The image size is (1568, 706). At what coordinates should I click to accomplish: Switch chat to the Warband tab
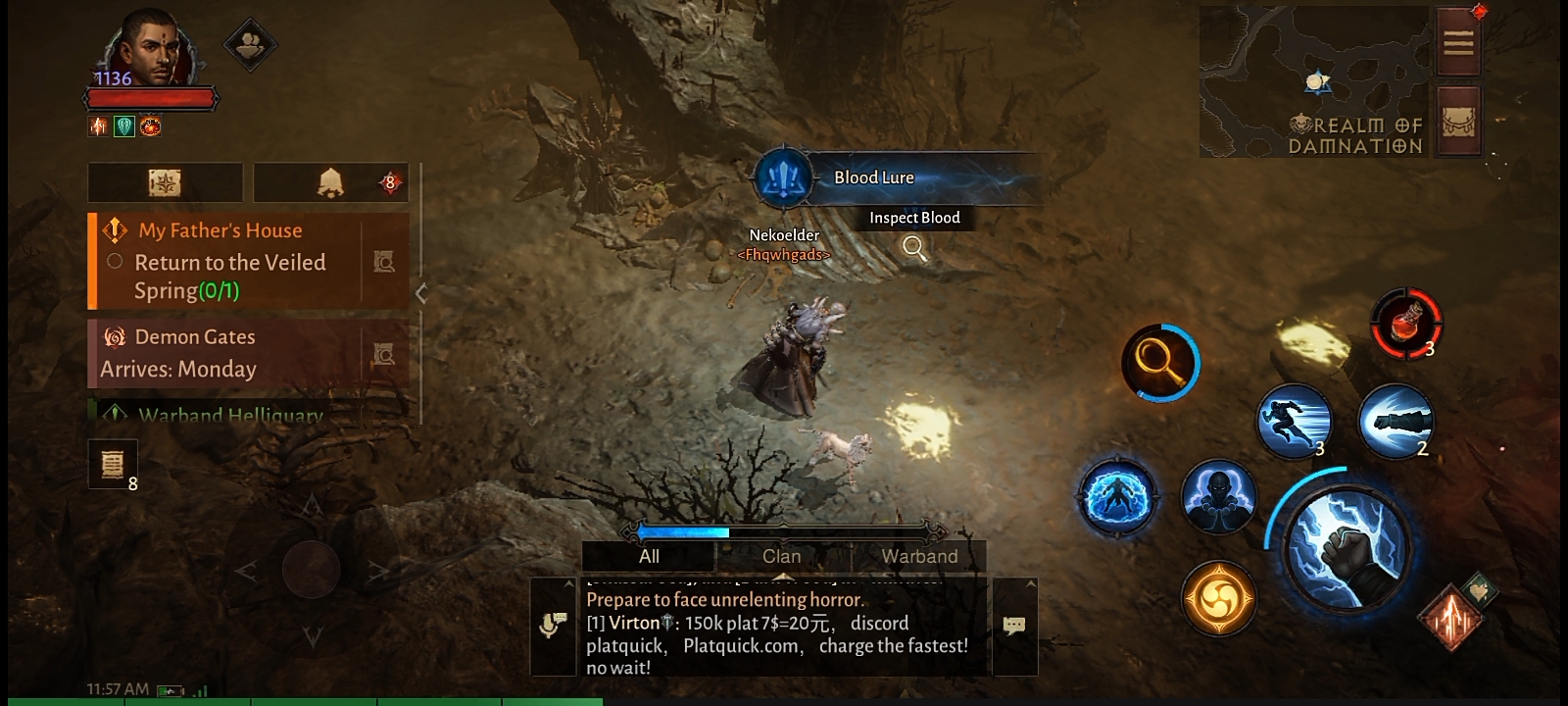(919, 556)
